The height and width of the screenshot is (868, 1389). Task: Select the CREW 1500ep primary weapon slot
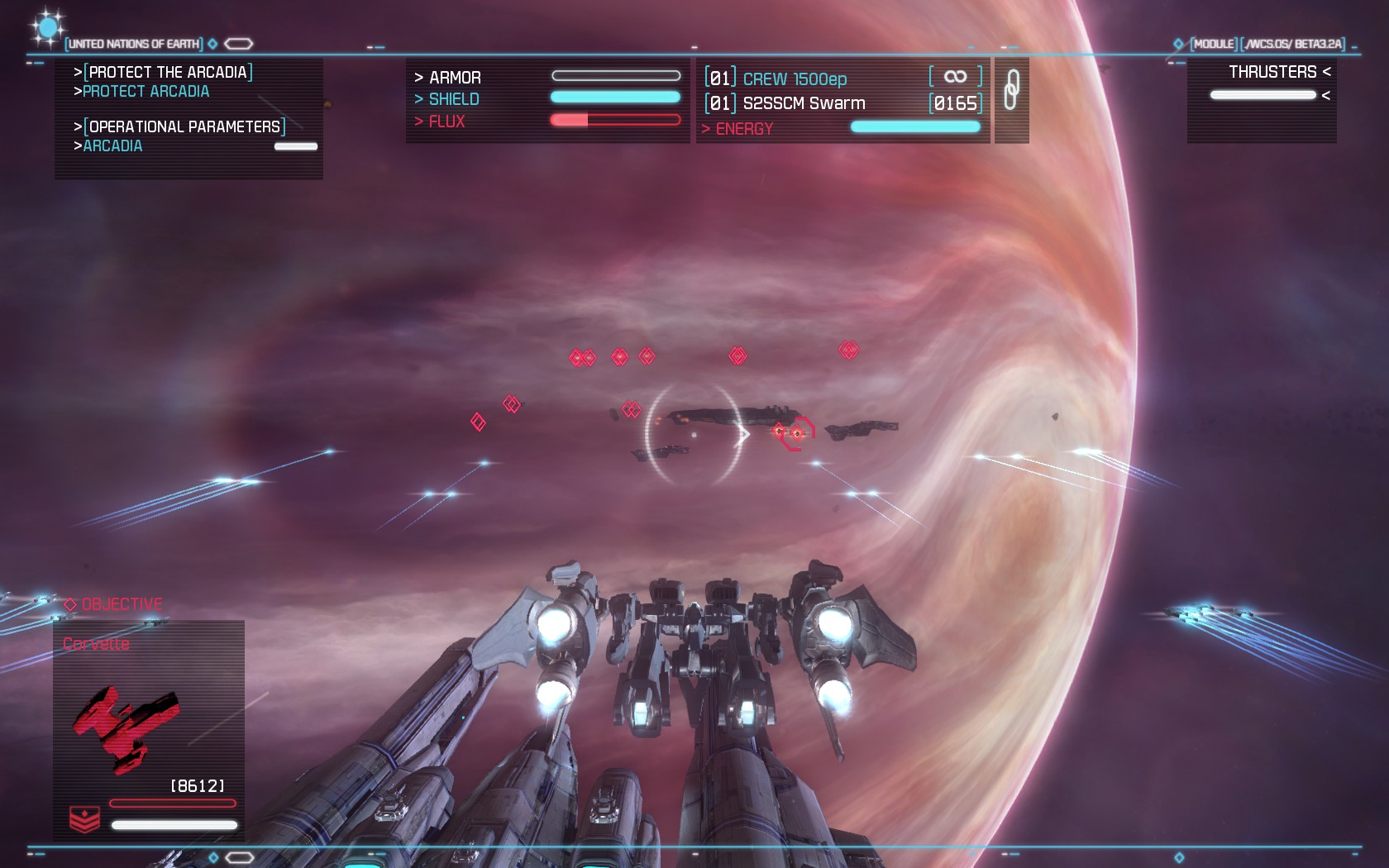click(x=794, y=79)
